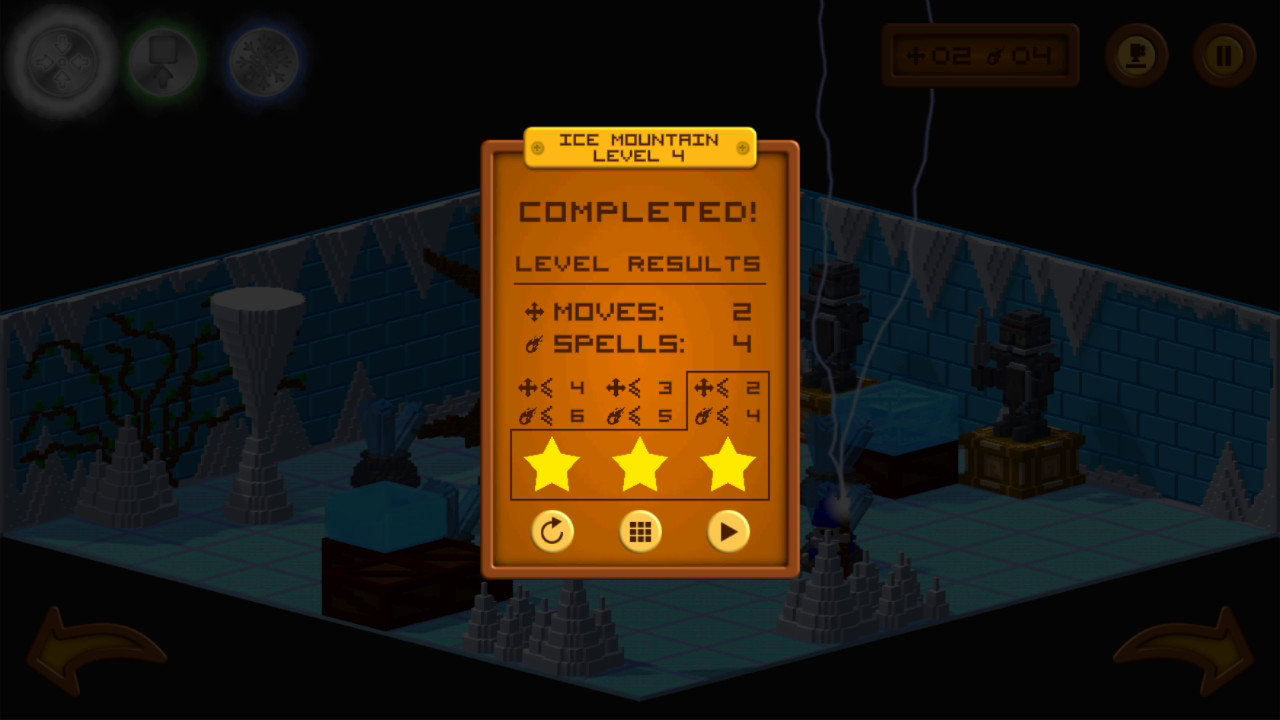The width and height of the screenshot is (1280, 720).
Task: Pause the game
Action: click(x=1224, y=55)
